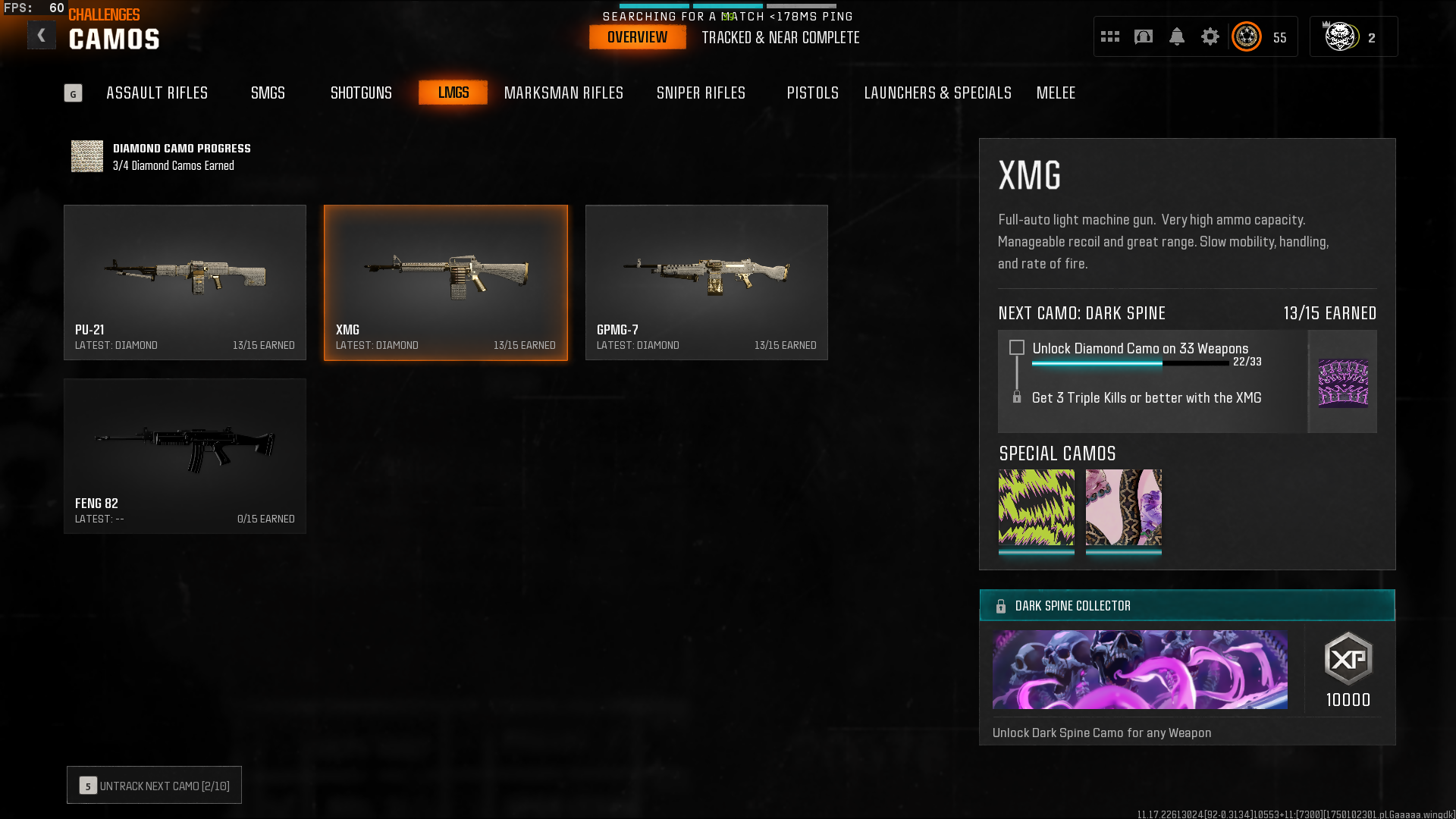Select the Feng 82 weapon tile

[185, 456]
